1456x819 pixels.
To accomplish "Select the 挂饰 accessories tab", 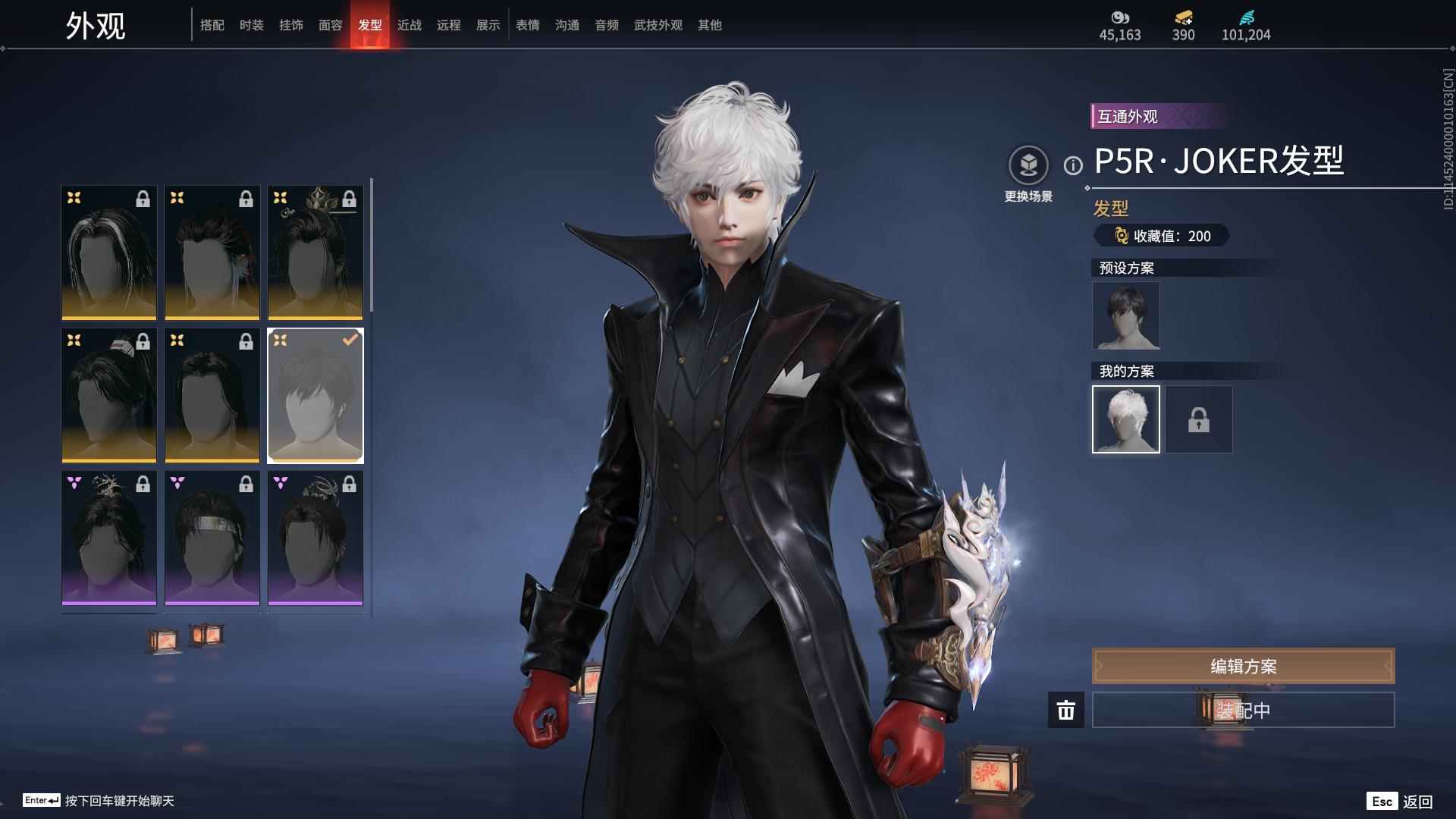I will pos(290,25).
